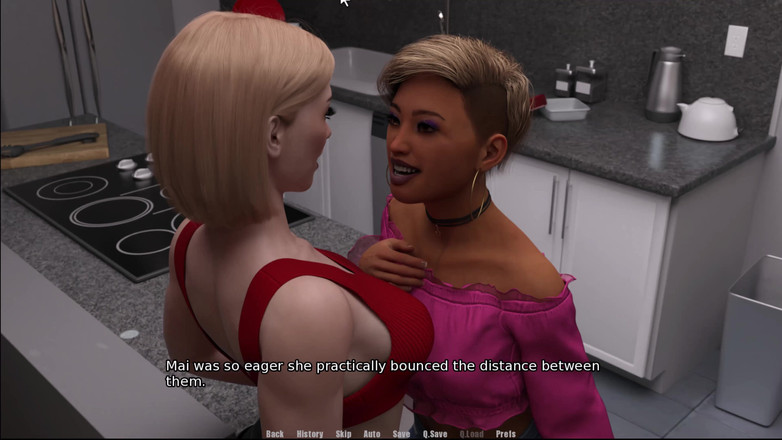Viewport: 782px width, 440px height.
Task: Activate Skip in the quick menu
Action: coord(344,434)
